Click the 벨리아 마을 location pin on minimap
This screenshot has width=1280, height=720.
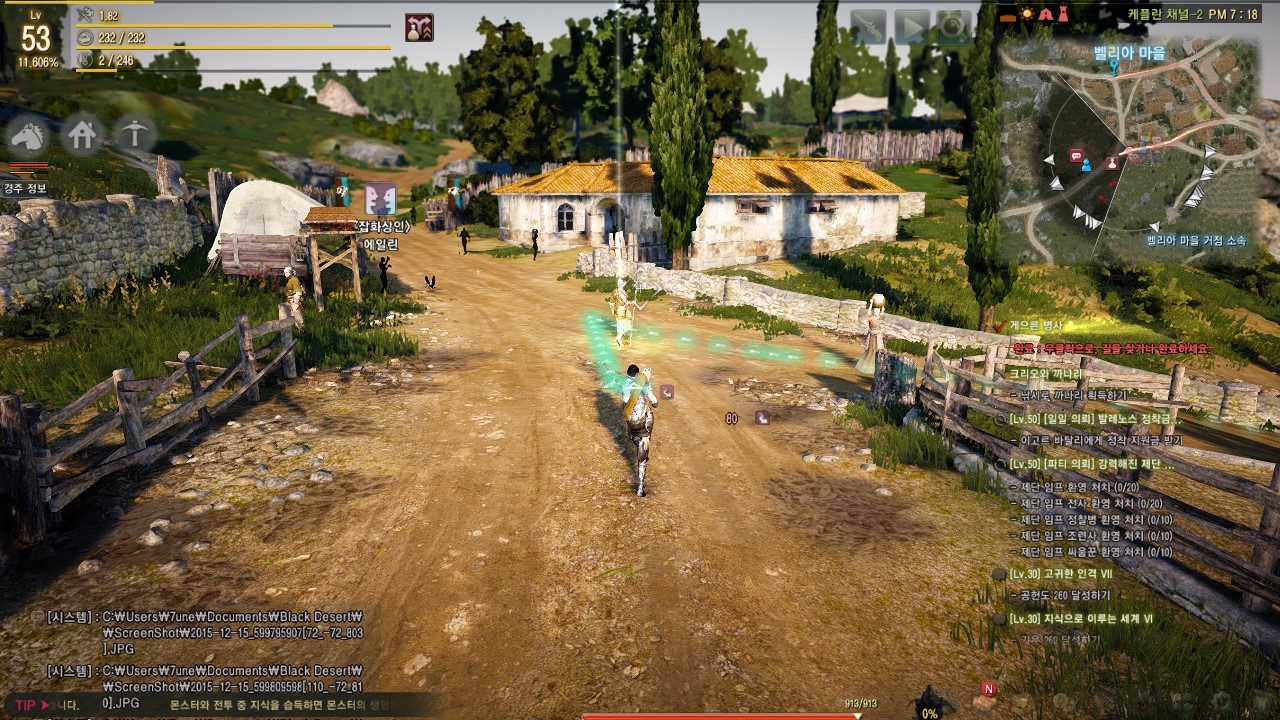pos(1114,68)
